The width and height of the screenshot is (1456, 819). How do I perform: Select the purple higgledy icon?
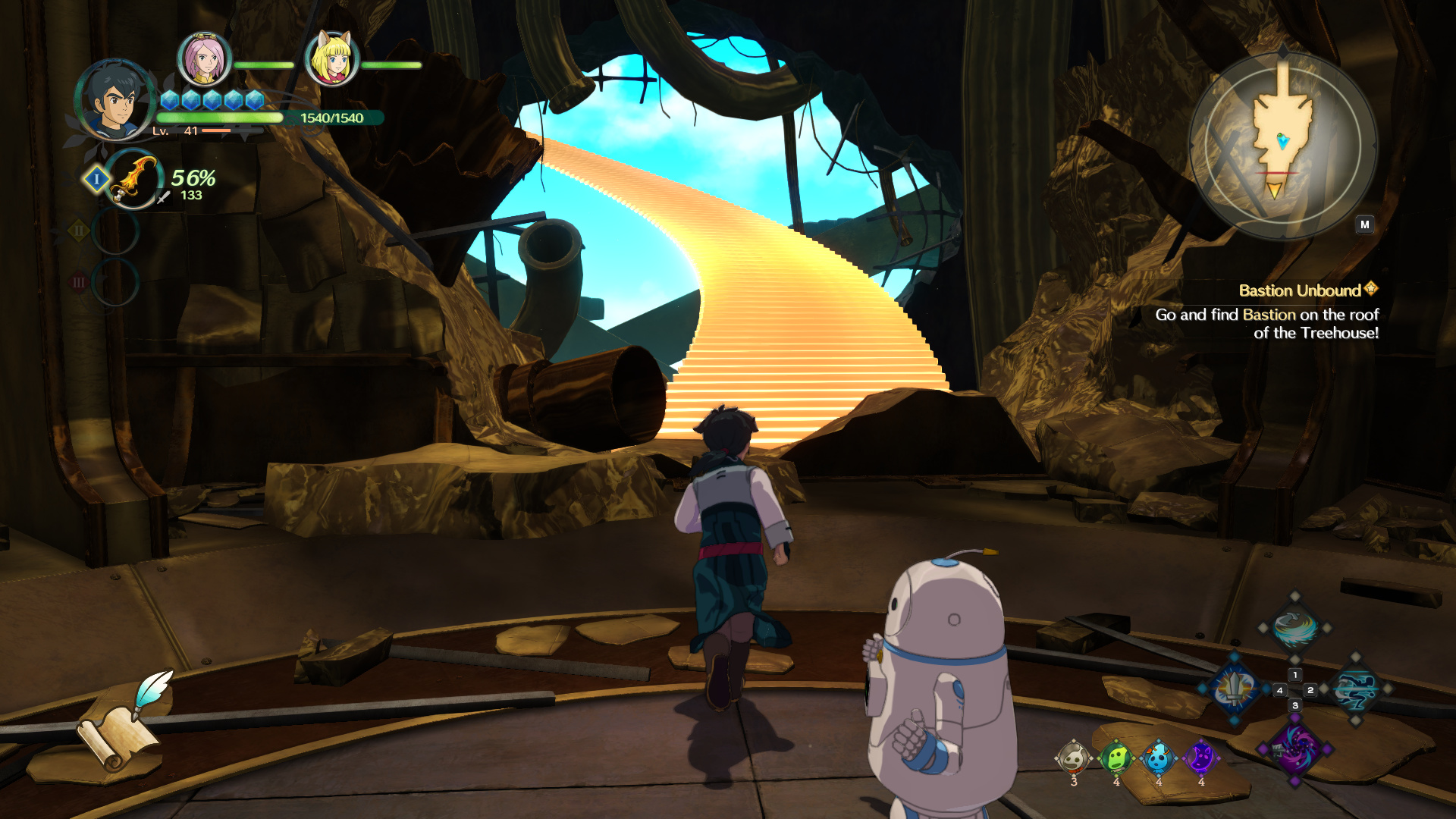pyautogui.click(x=1200, y=758)
